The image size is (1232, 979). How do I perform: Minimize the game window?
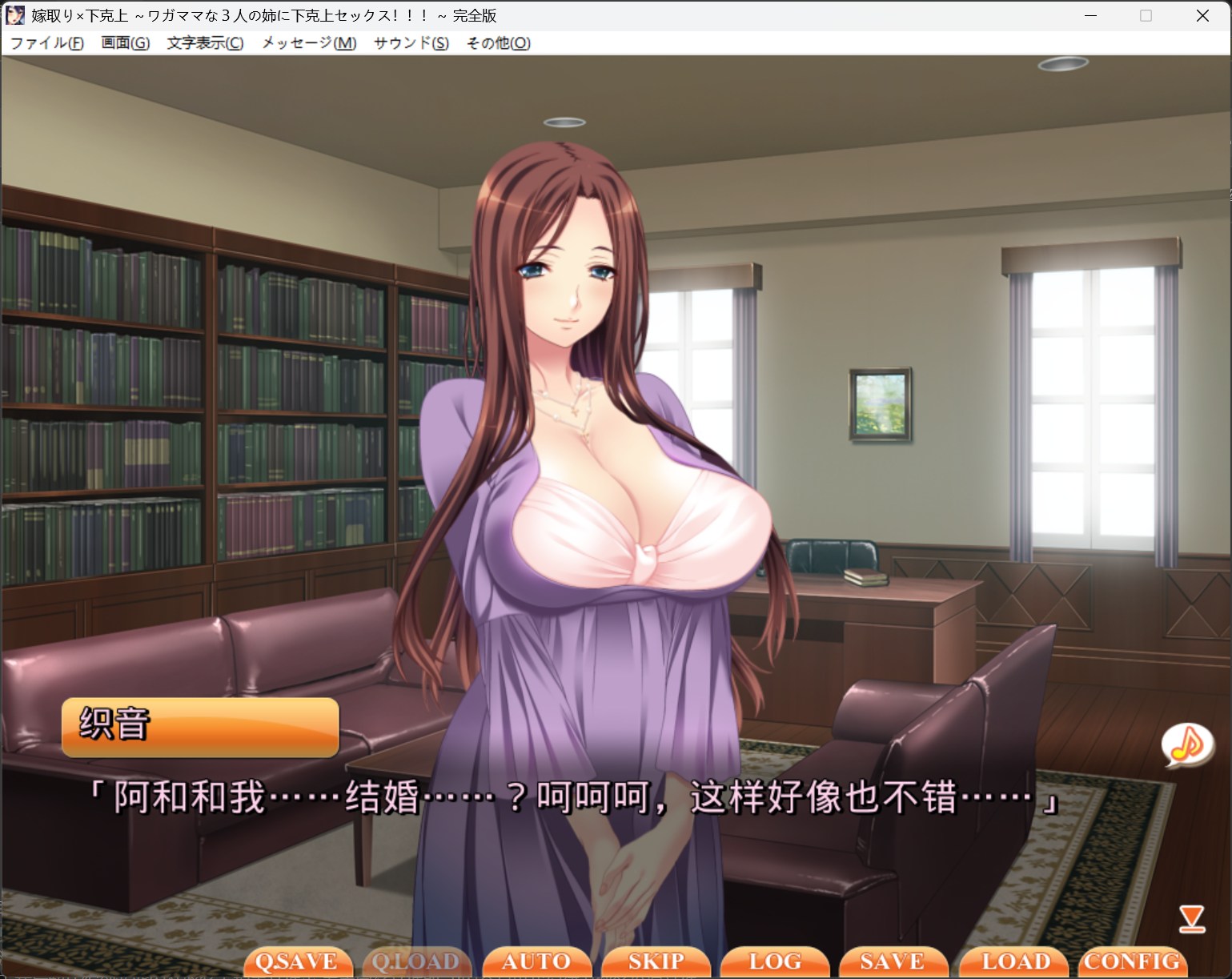(x=1090, y=16)
